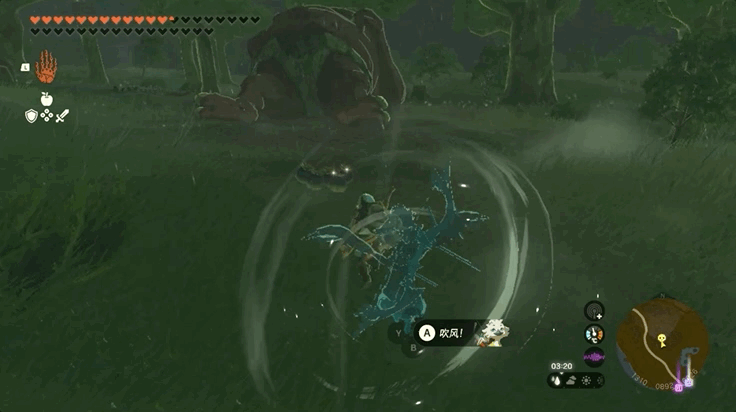Image resolution: width=736 pixels, height=412 pixels.
Task: Choose the apple quick-item icon
Action: pyautogui.click(x=46, y=98)
